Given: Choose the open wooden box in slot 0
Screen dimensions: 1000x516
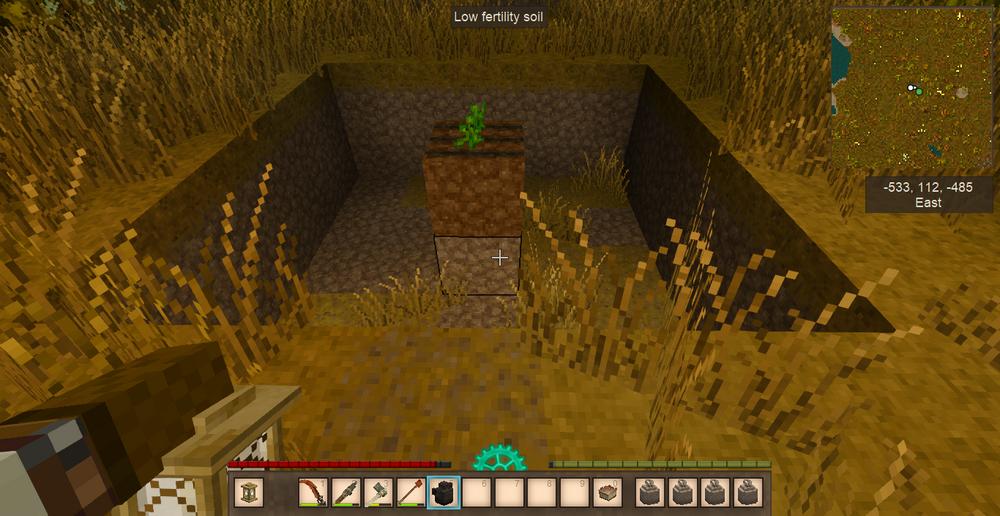Looking at the screenshot, I should point(606,492).
